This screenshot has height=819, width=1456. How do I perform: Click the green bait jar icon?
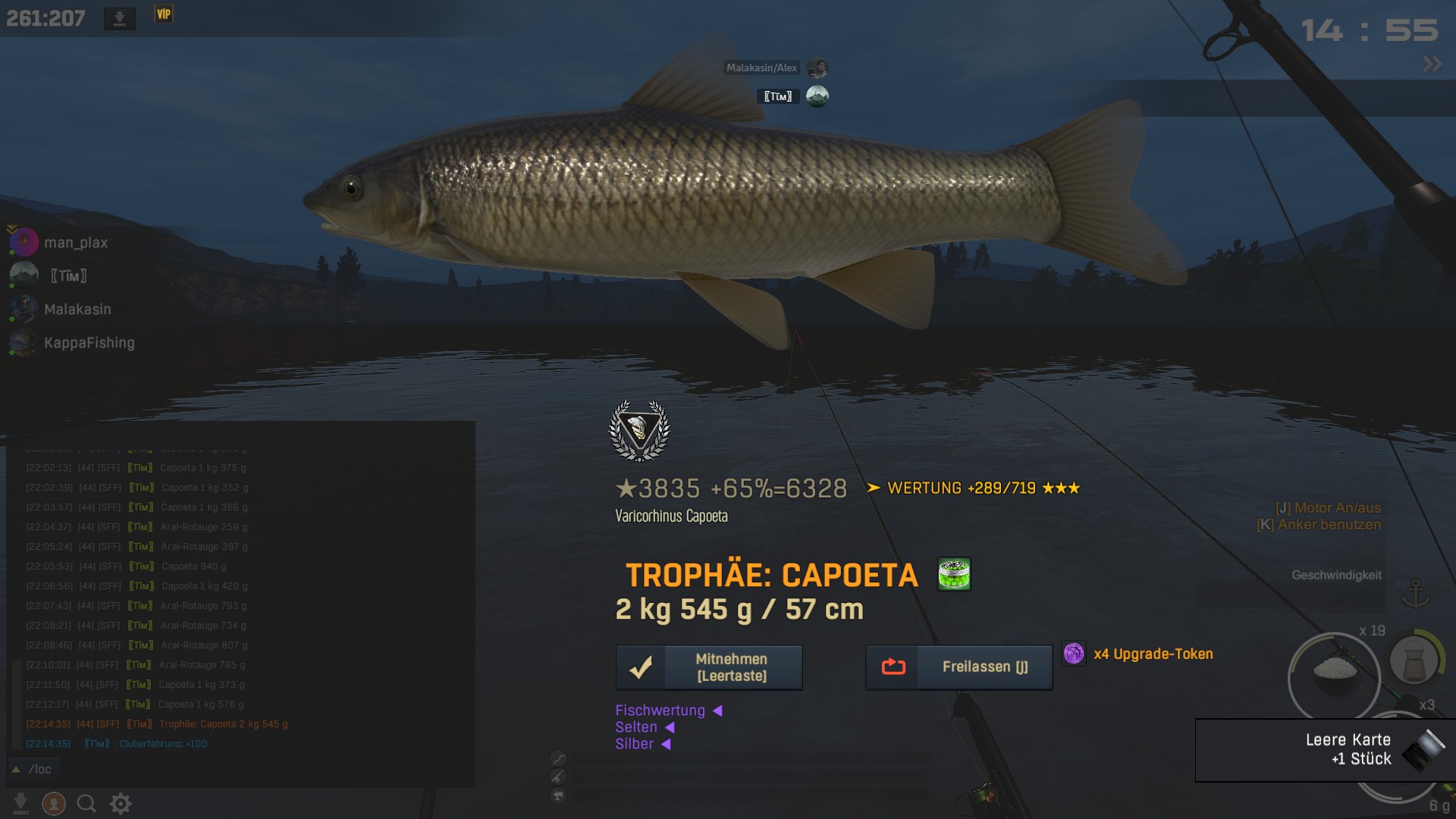point(954,574)
